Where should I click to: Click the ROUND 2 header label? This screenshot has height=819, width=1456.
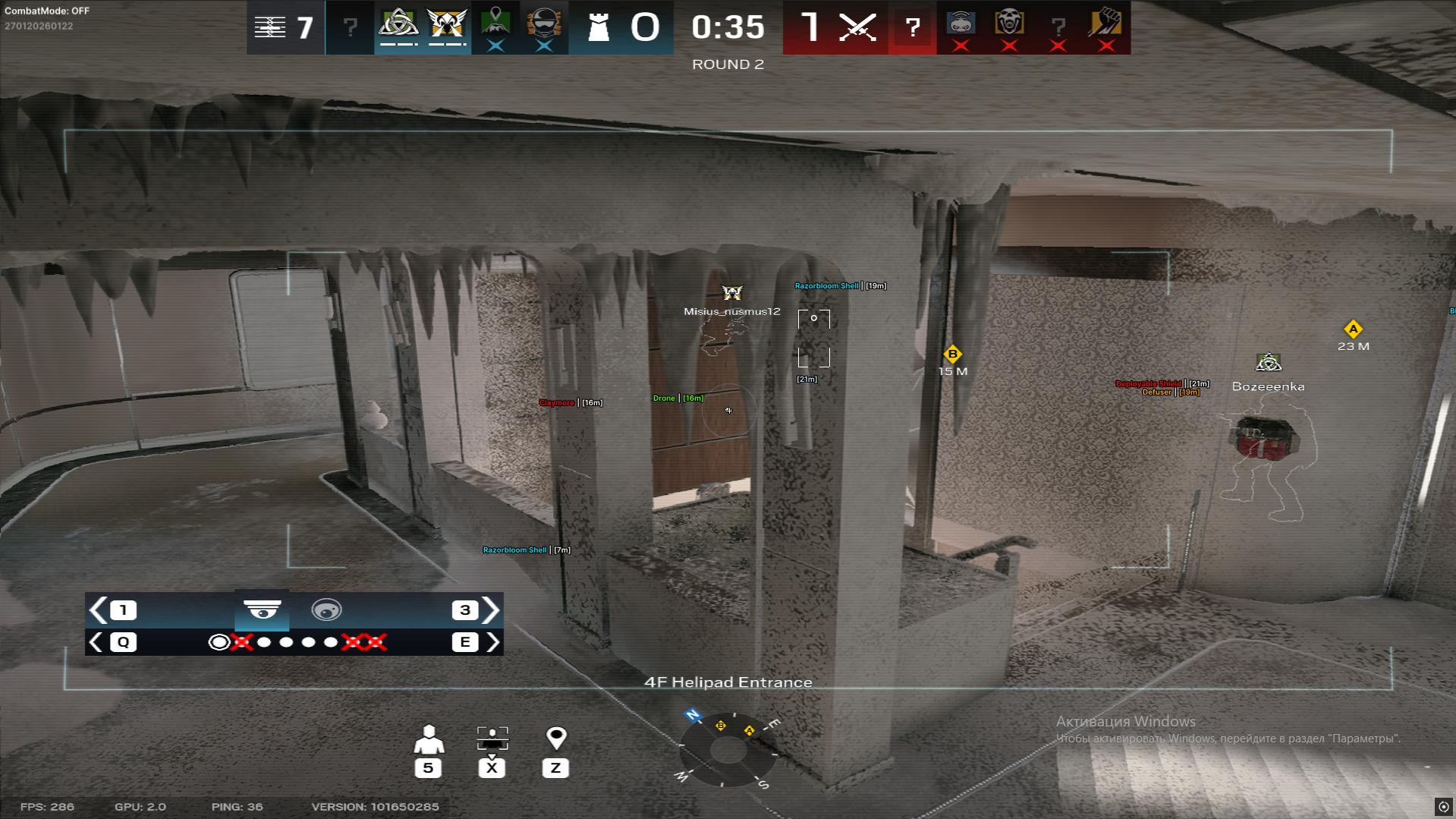728,65
